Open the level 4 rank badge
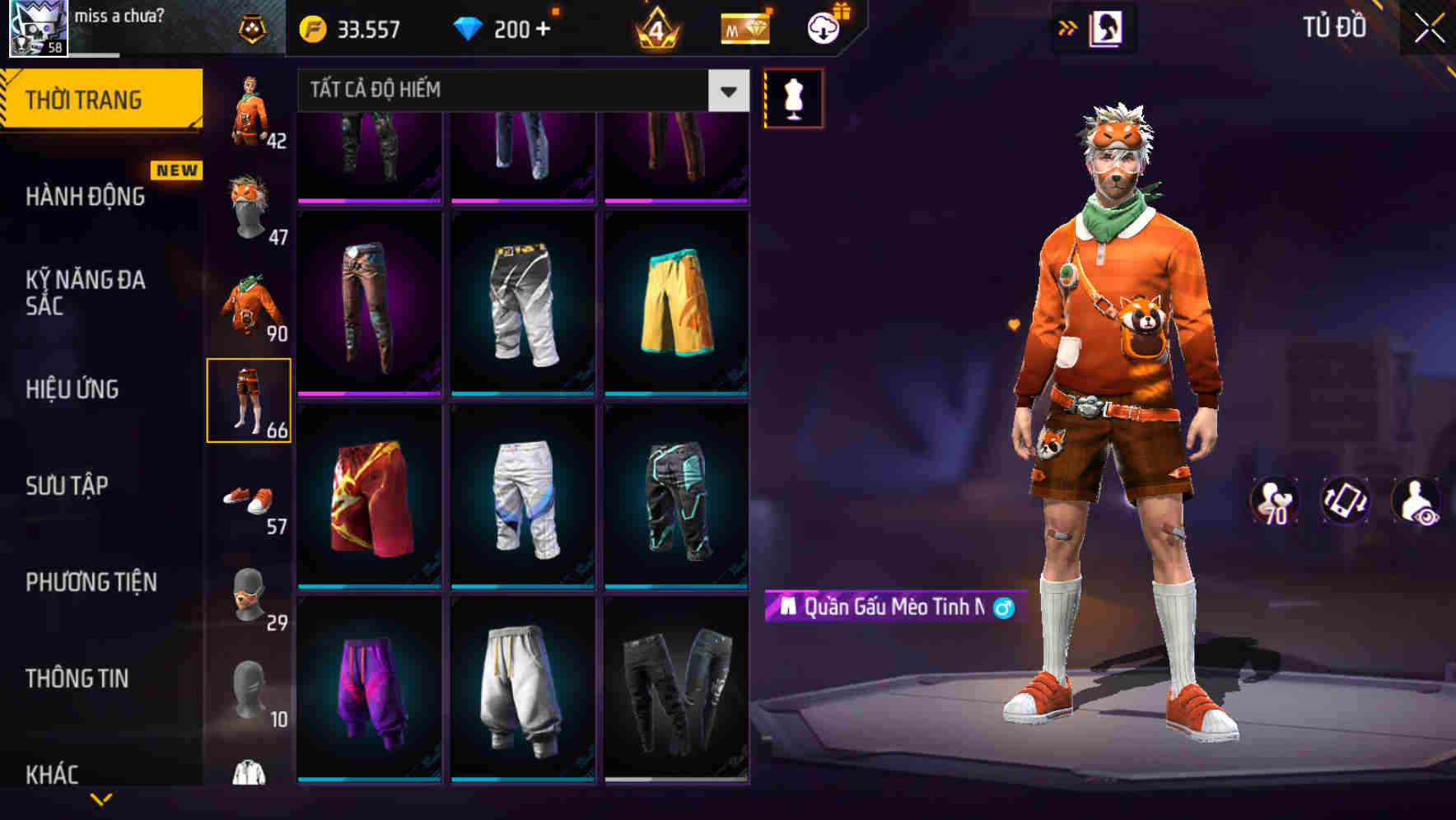The height and width of the screenshot is (820, 1456). tap(654, 28)
